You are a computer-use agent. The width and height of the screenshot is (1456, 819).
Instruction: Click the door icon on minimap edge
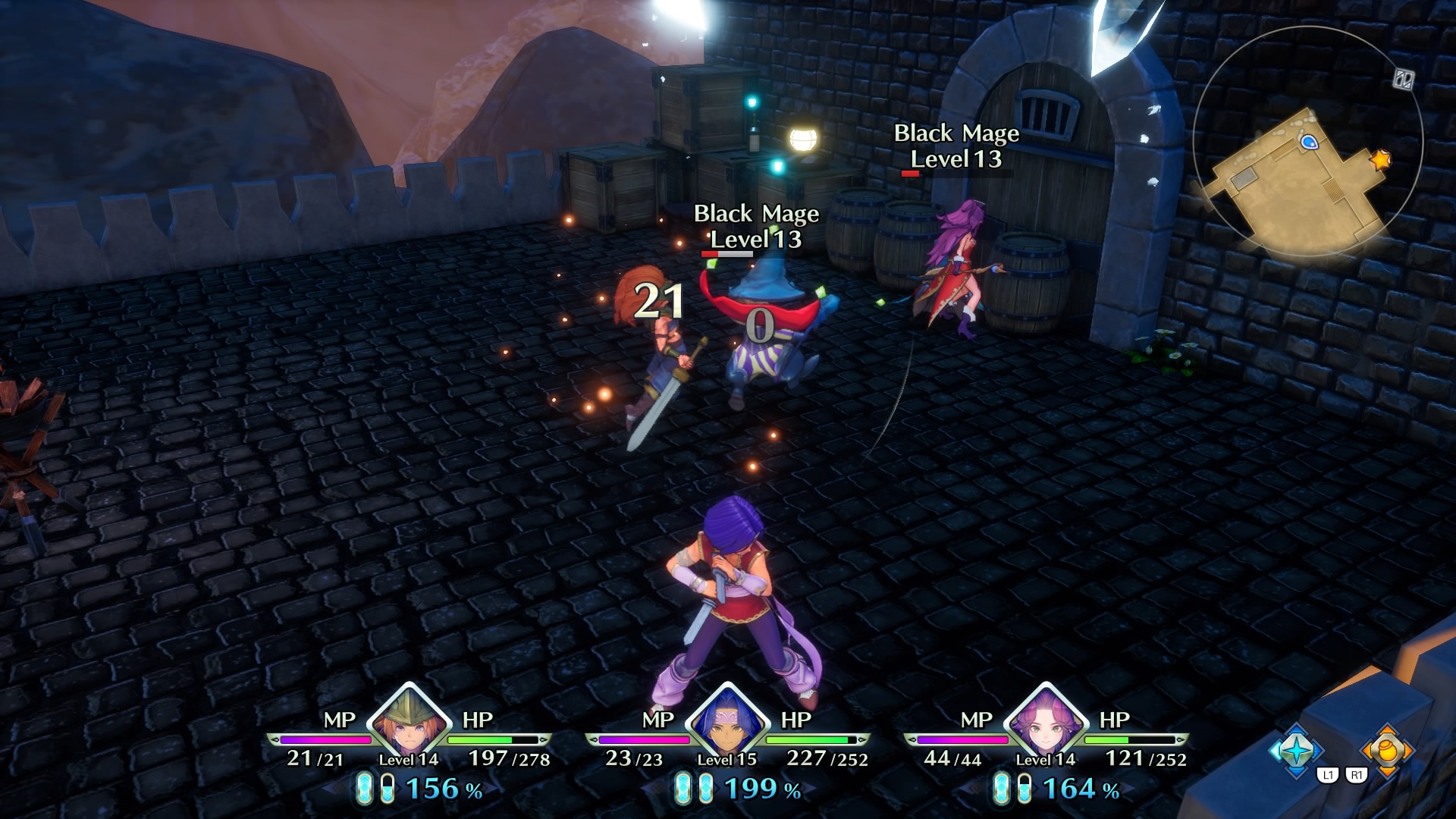[1403, 79]
